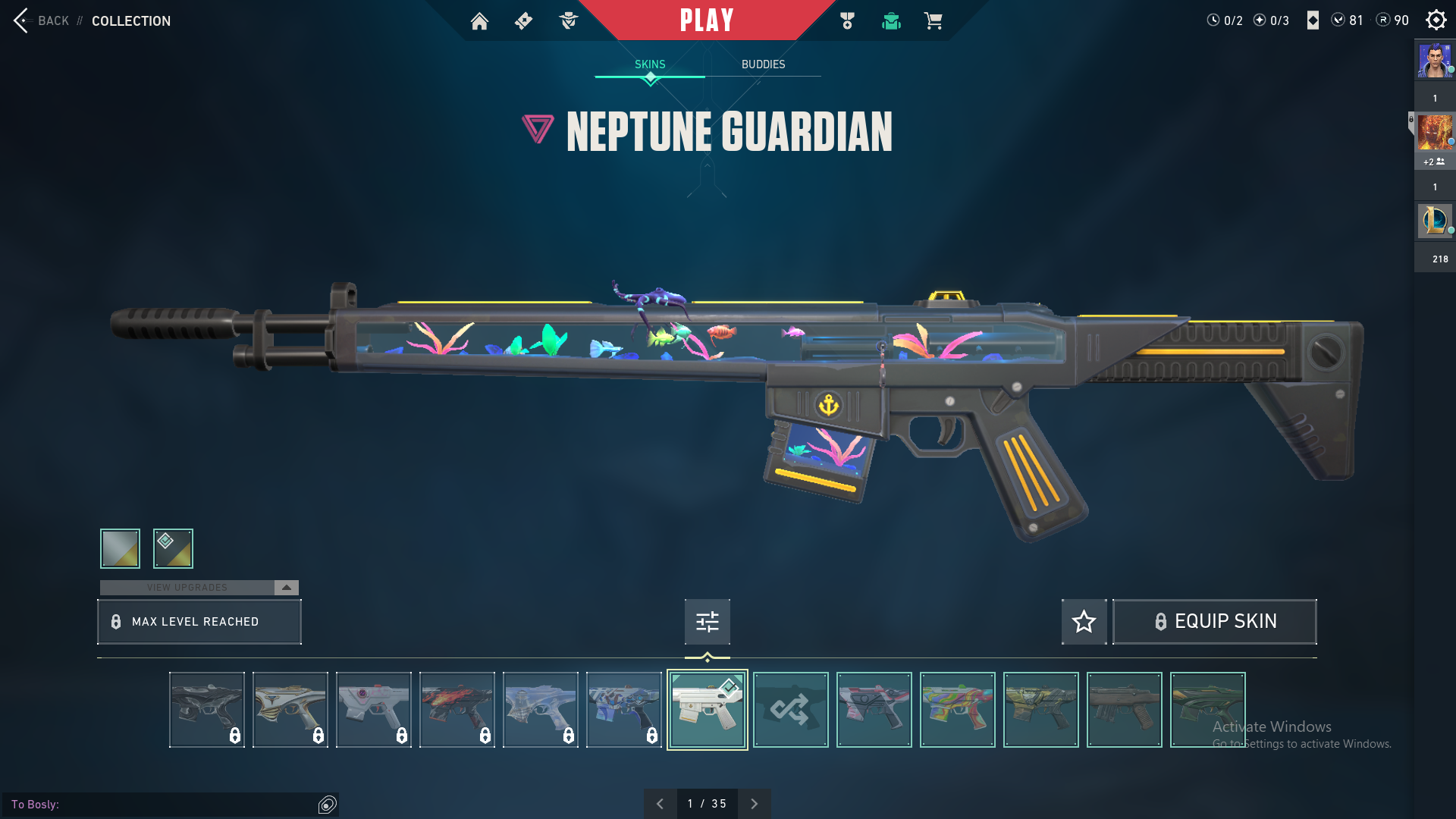Favorite this skin with the star button
The image size is (1456, 819).
pyautogui.click(x=1084, y=622)
